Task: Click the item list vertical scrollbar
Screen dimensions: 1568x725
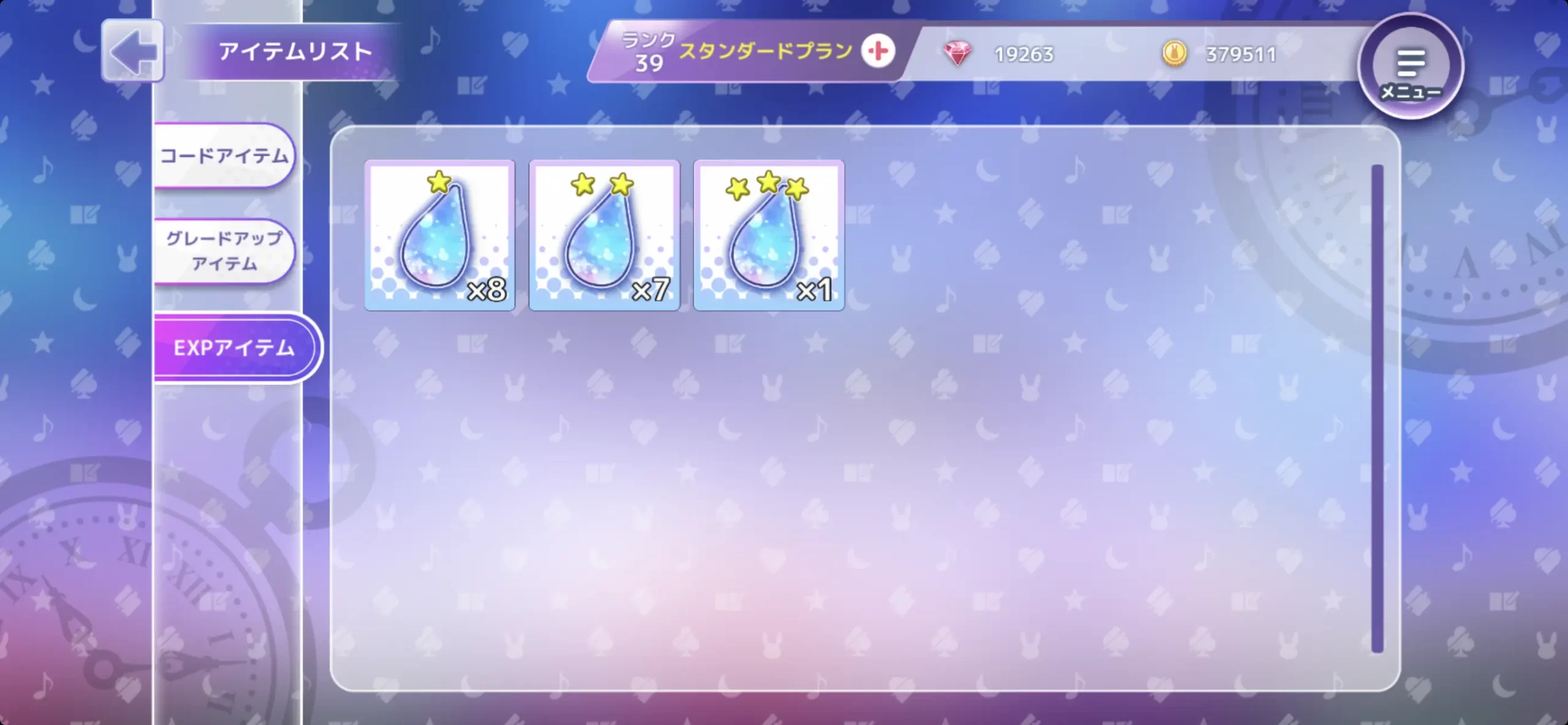Action: pos(1378,408)
